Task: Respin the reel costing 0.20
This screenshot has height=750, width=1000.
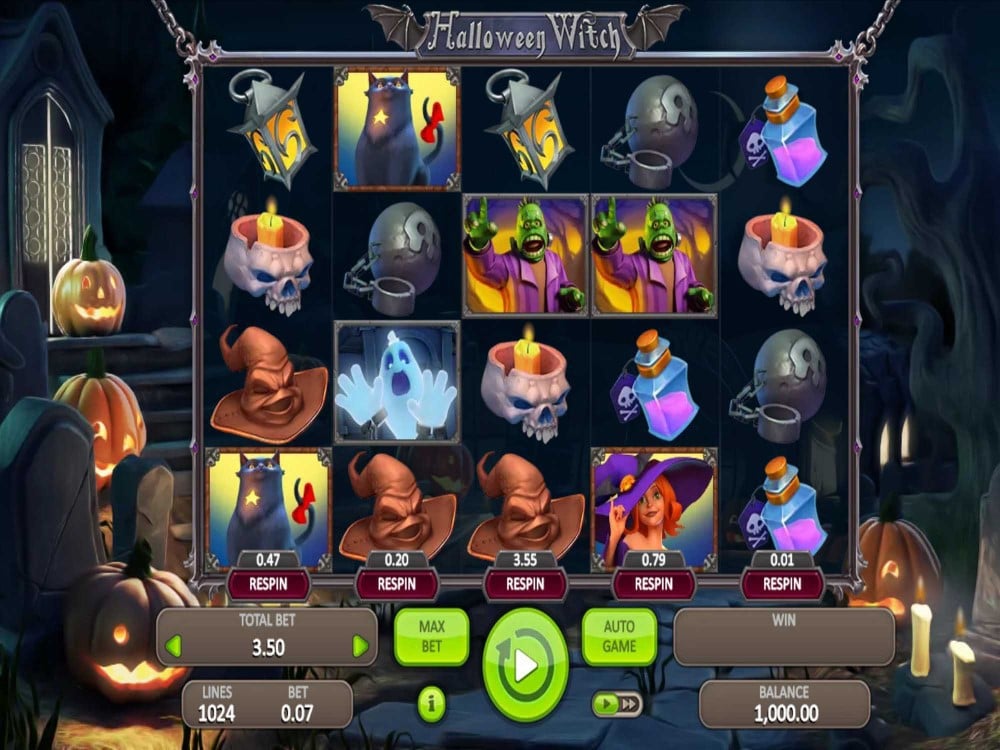Action: pos(397,583)
